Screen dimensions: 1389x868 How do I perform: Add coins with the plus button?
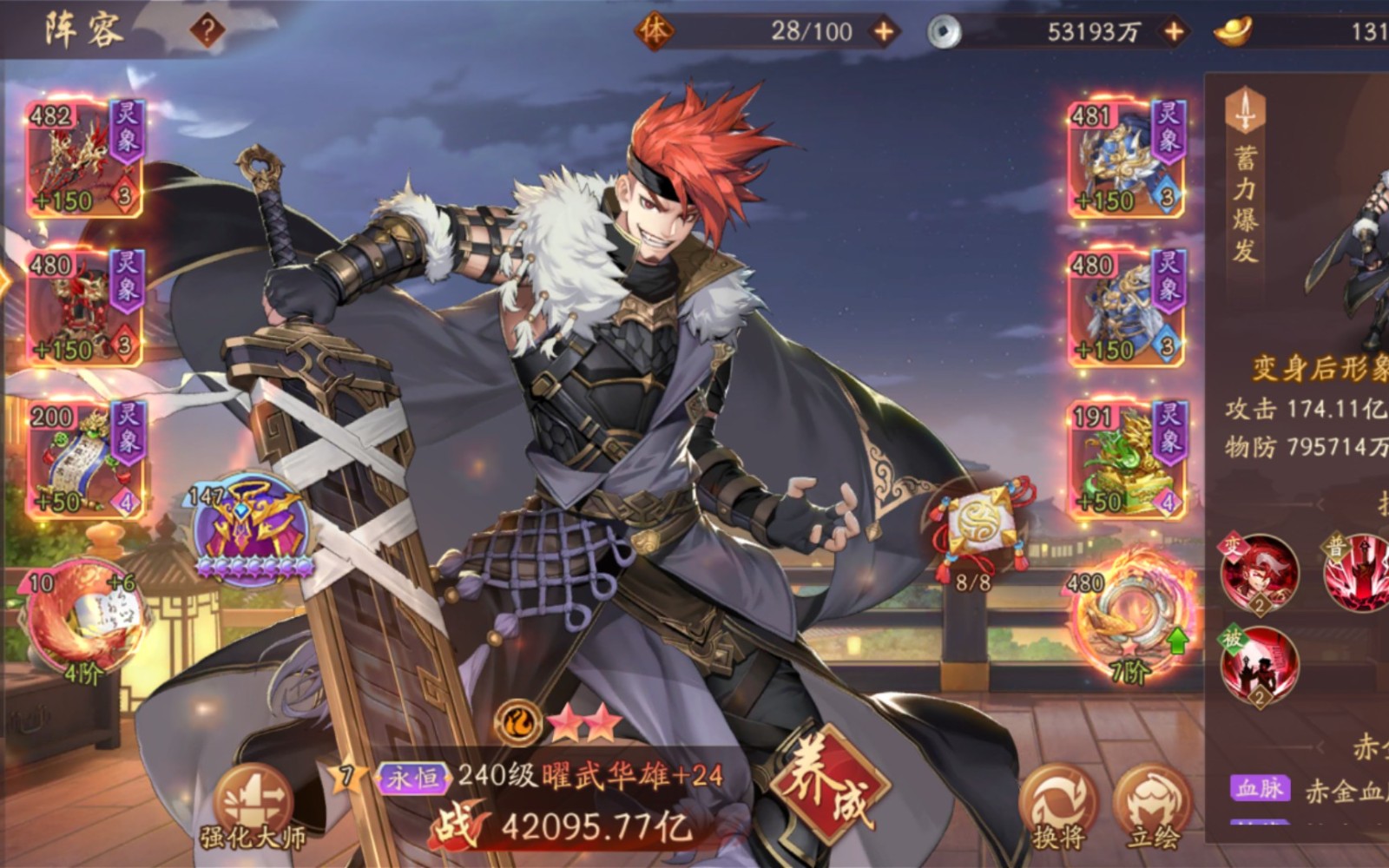pos(1174,32)
